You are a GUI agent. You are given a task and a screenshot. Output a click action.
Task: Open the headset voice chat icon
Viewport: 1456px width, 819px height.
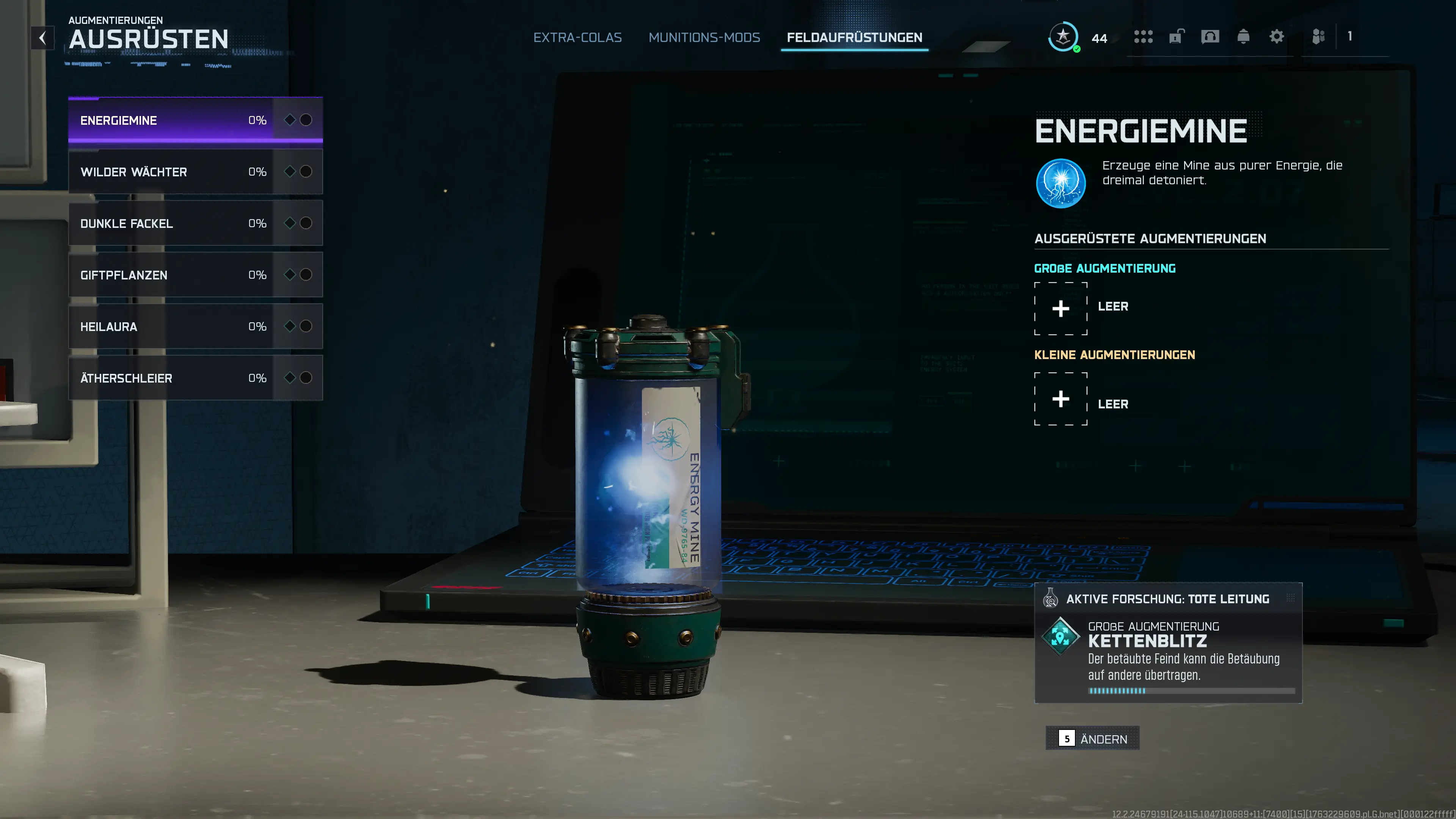tap(1210, 37)
